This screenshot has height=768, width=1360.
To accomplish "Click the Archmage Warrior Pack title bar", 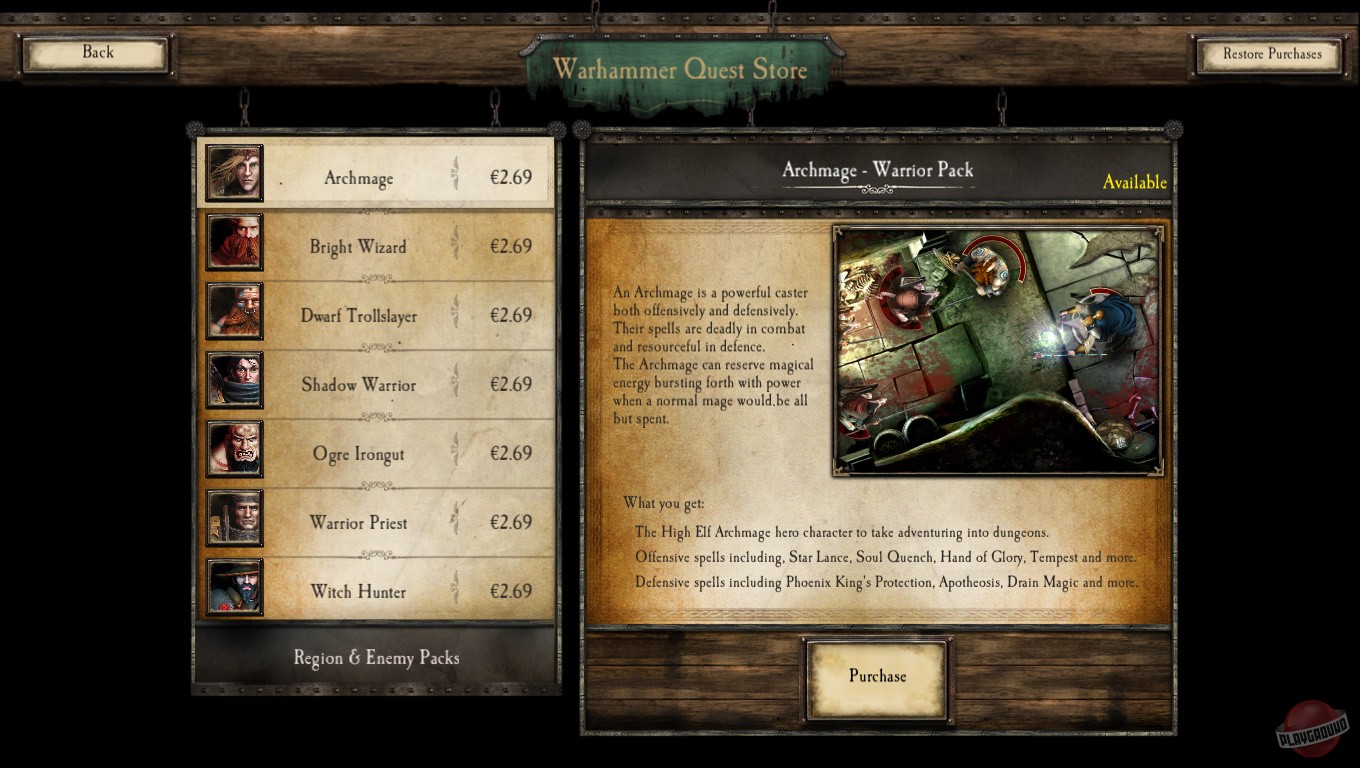I will click(878, 170).
